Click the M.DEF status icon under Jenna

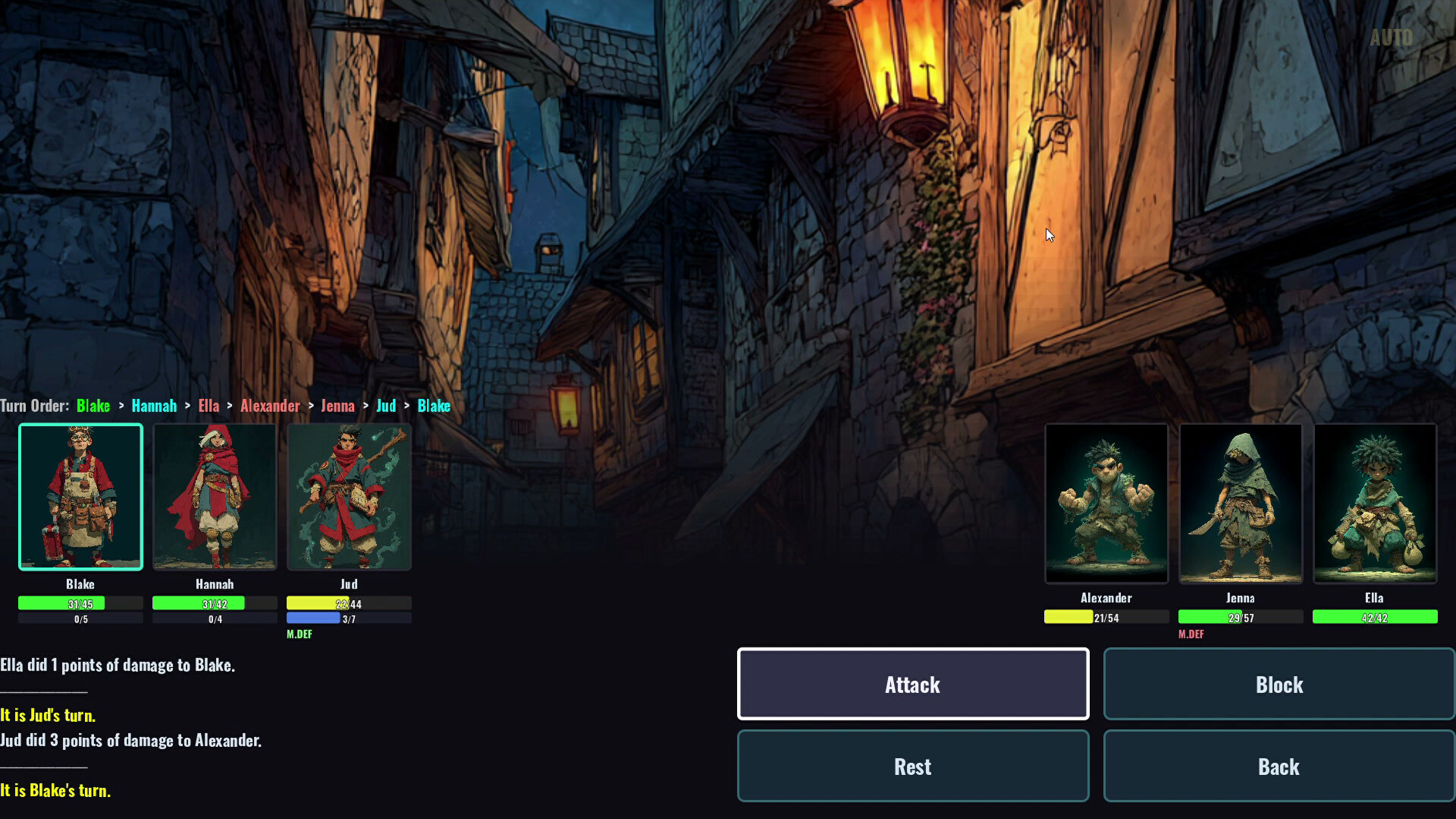1191,634
